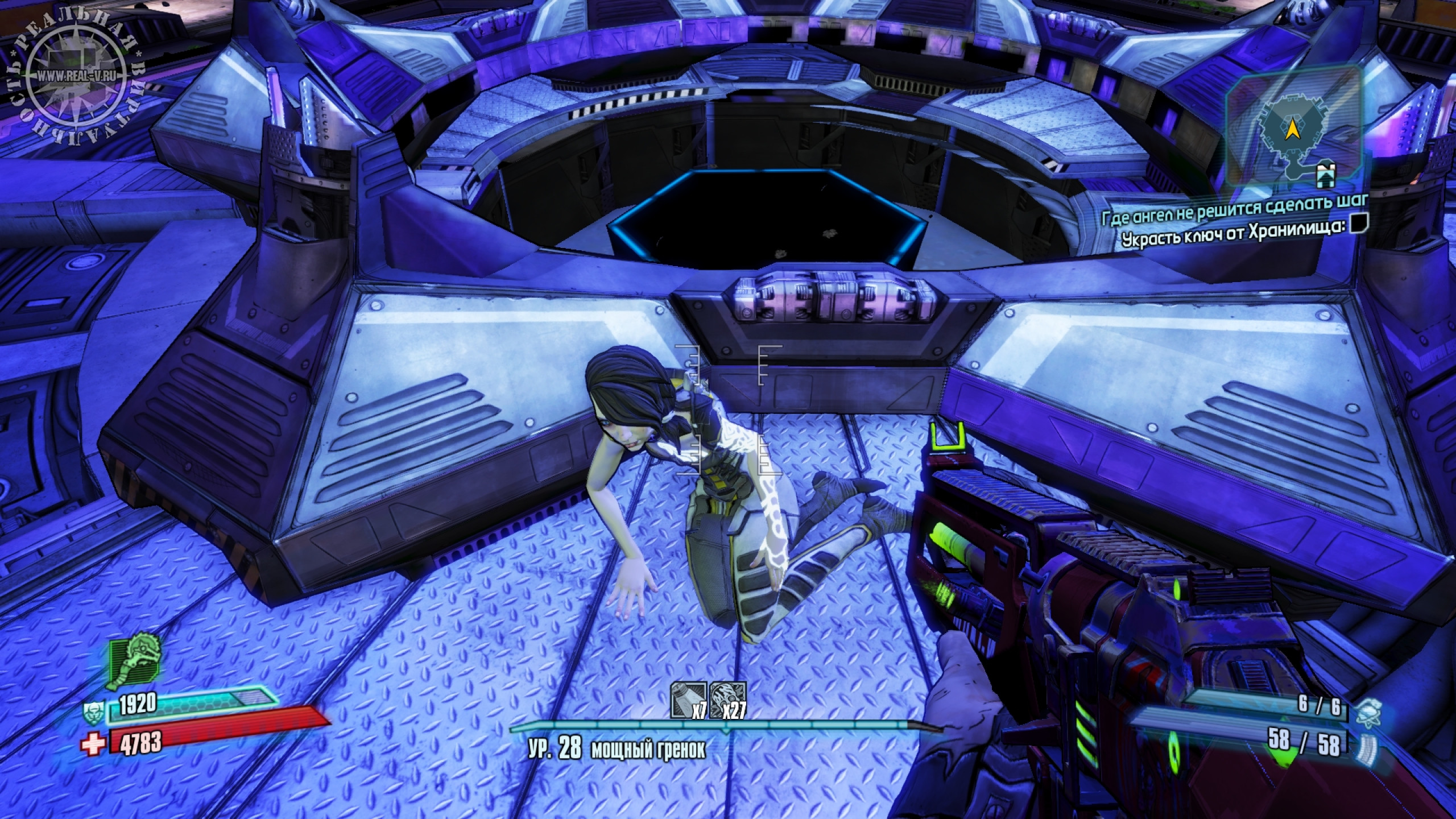The image size is (1456, 819).
Task: Select the shield emblem beside 1920
Action: point(92,712)
